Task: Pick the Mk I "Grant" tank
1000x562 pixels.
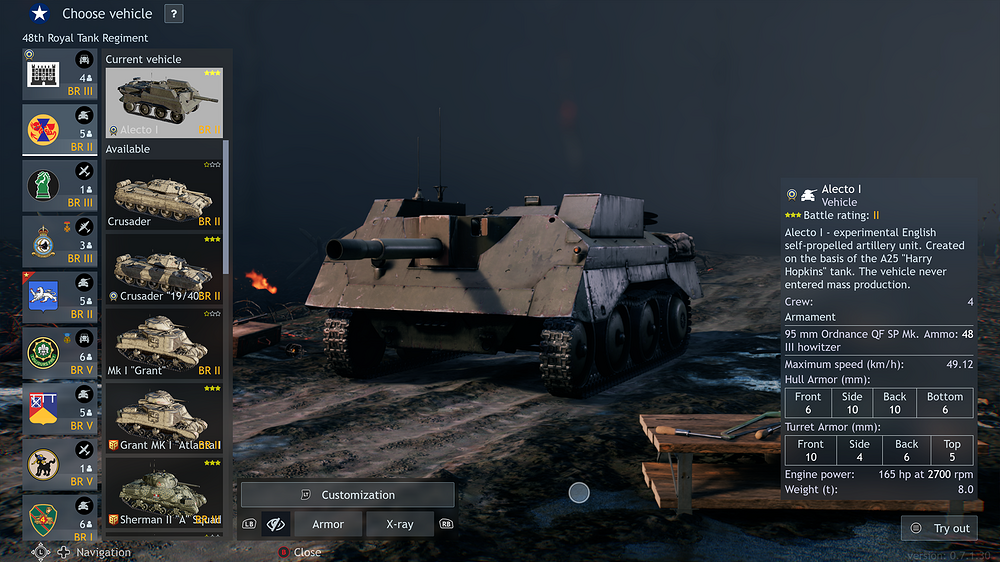Action: pyautogui.click(x=164, y=343)
